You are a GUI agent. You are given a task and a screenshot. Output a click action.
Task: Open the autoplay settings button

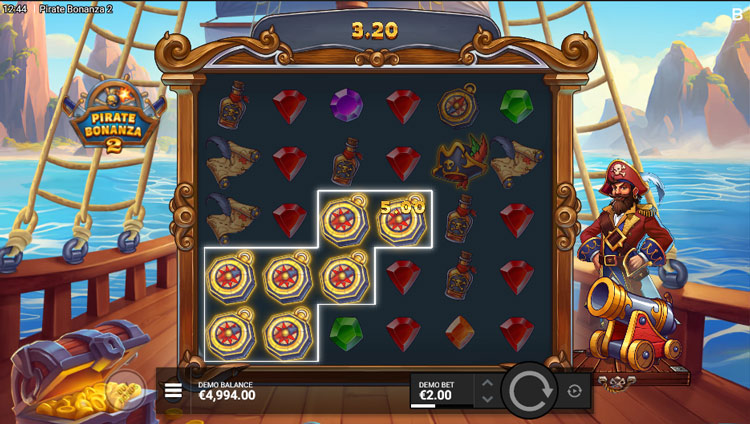pos(574,391)
